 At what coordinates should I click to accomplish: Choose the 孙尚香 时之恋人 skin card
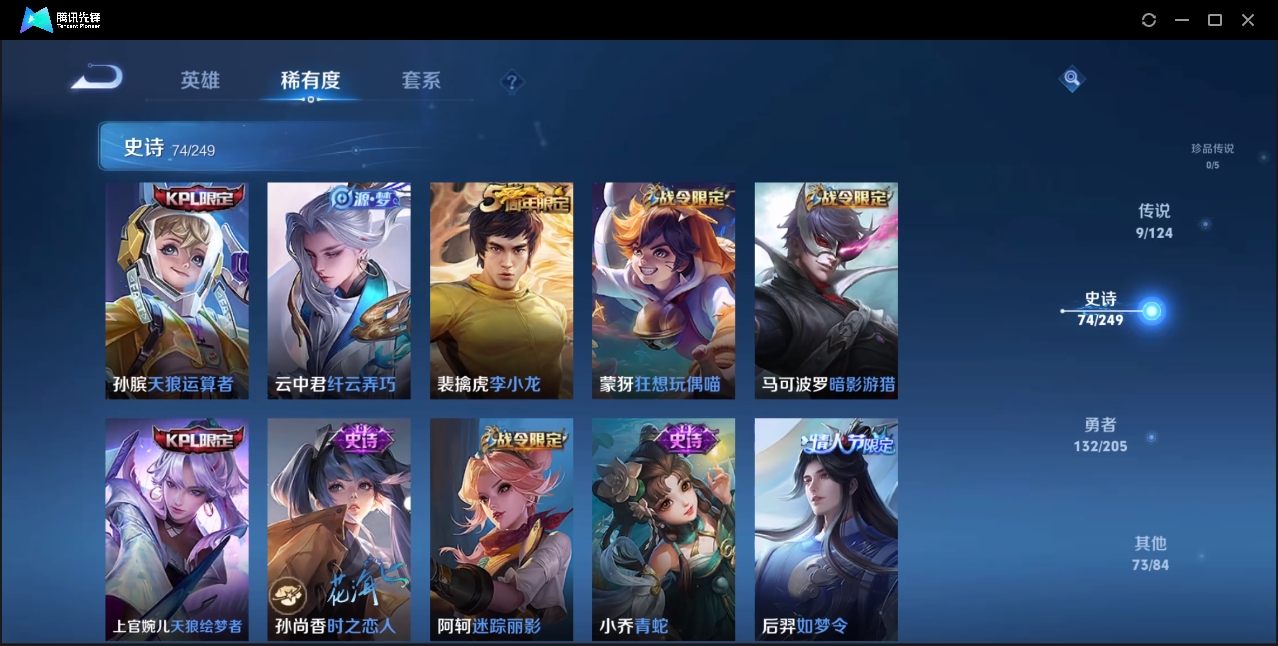tap(339, 529)
